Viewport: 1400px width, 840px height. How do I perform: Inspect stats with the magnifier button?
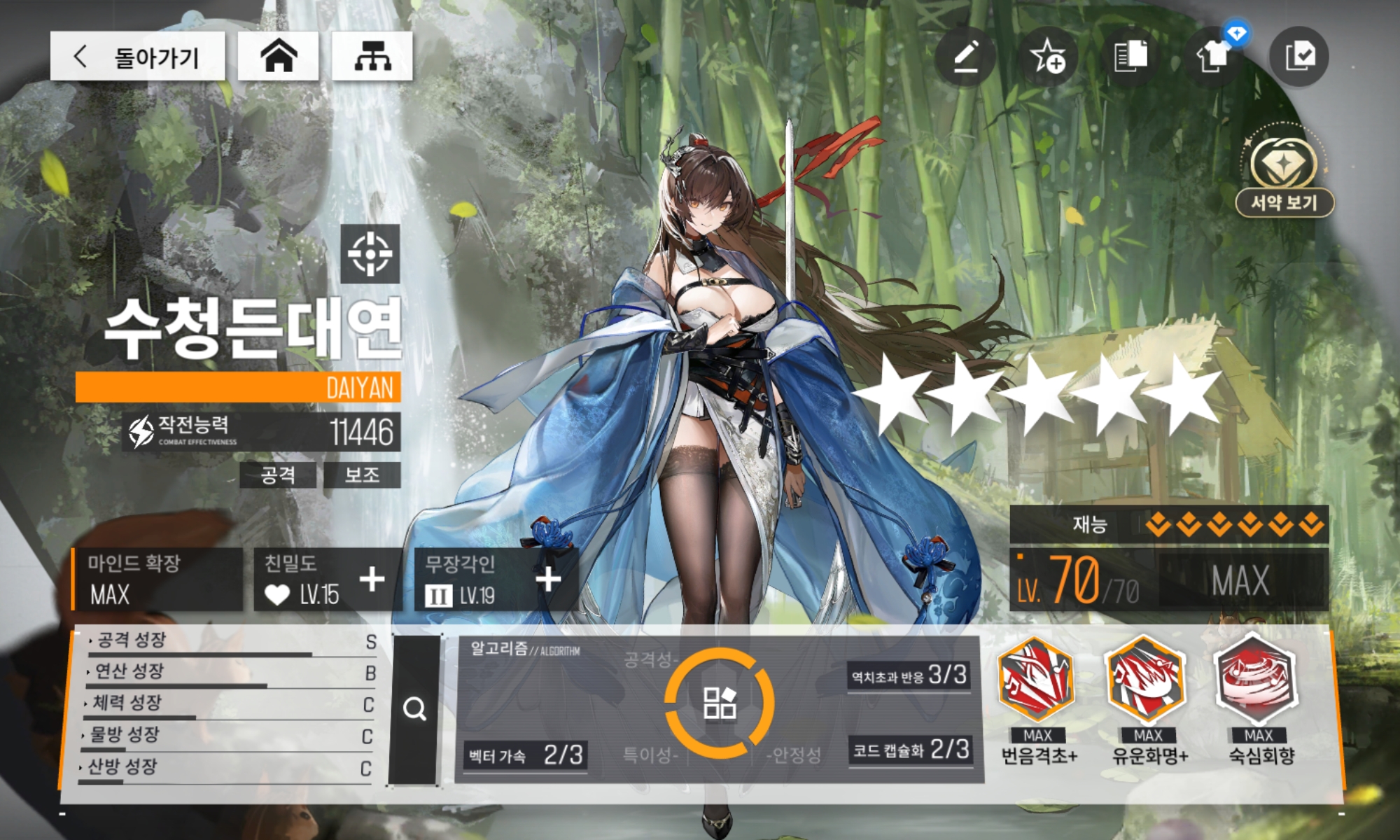(x=414, y=709)
